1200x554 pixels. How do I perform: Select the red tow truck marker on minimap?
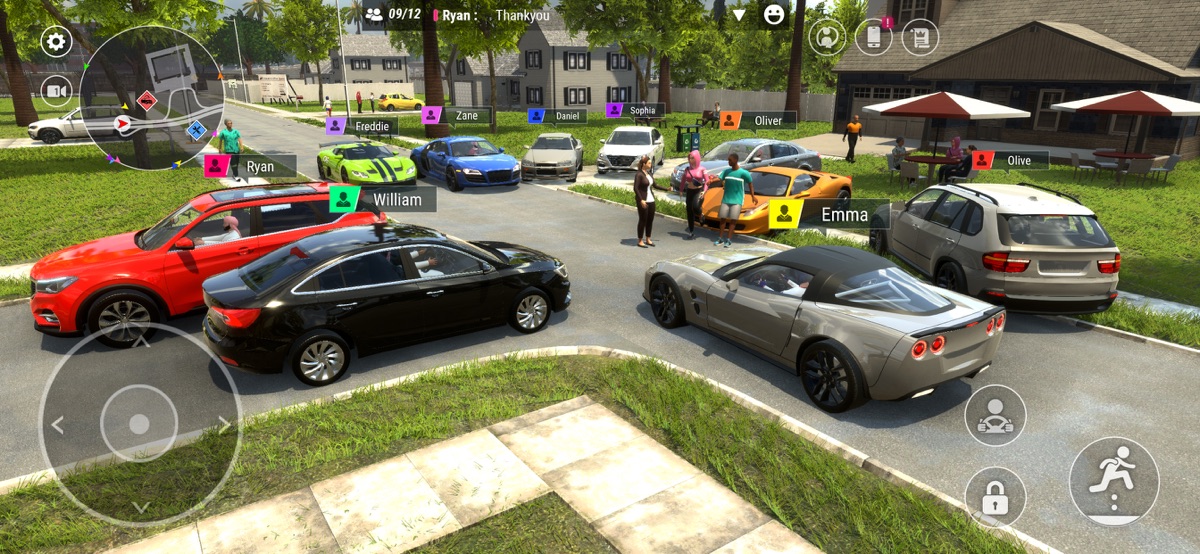coord(147,101)
